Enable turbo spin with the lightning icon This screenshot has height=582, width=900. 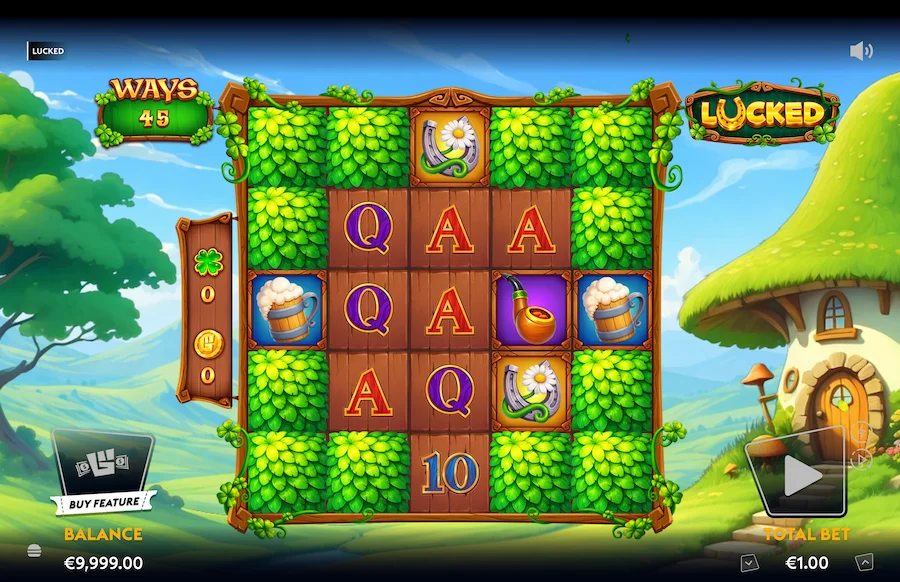861,434
